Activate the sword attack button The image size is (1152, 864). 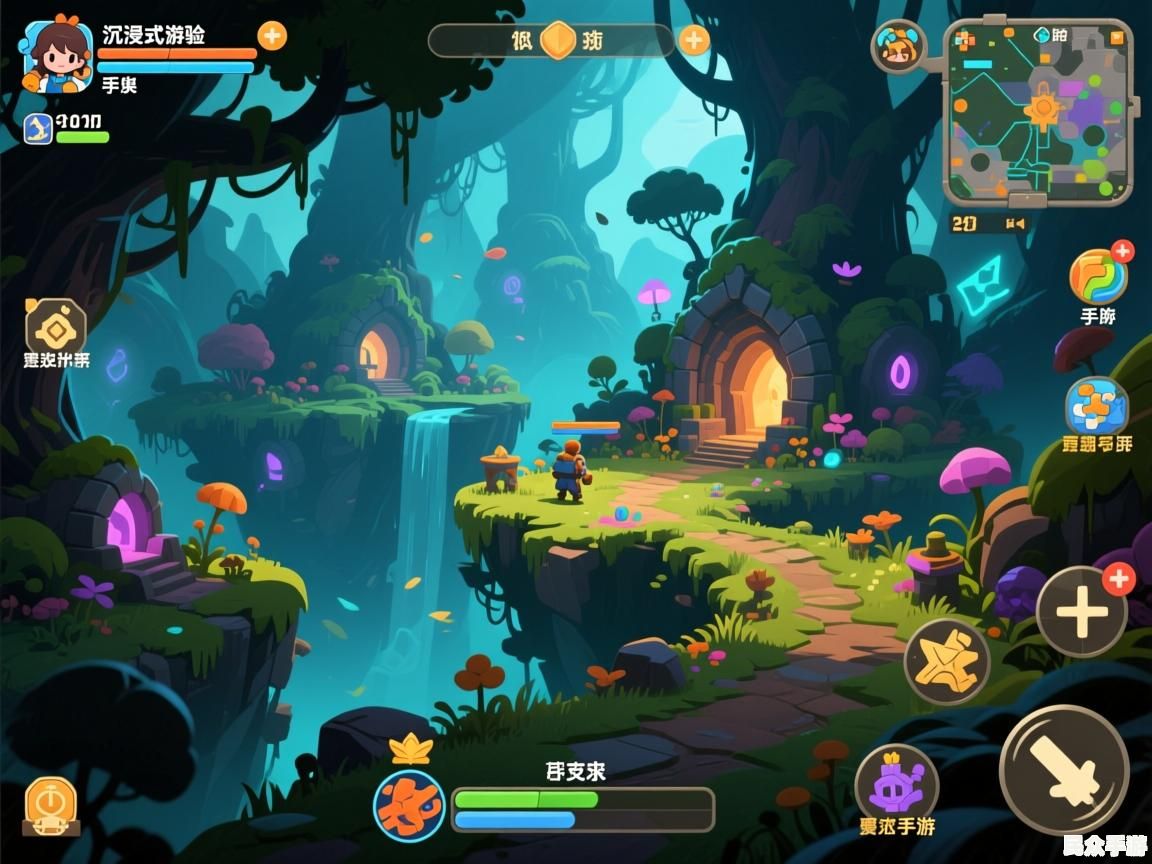[x=1064, y=768]
